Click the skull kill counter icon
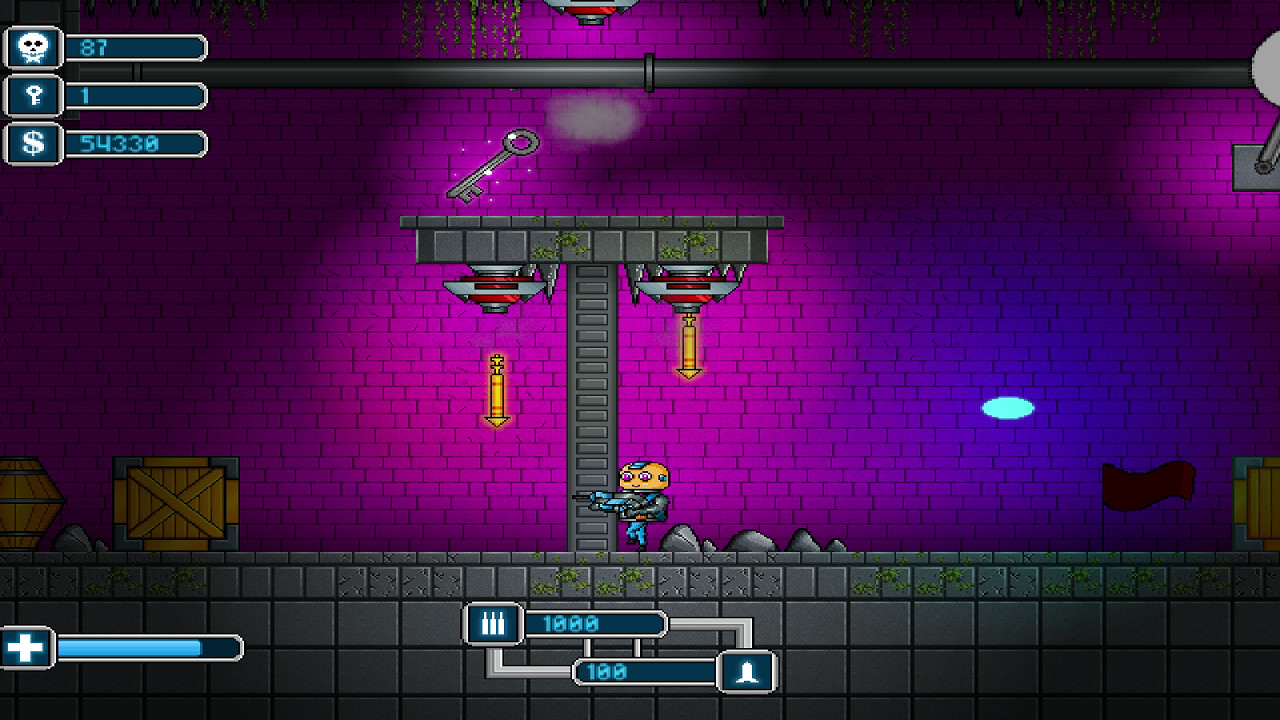Screen dimensions: 1280x720 pos(33,47)
